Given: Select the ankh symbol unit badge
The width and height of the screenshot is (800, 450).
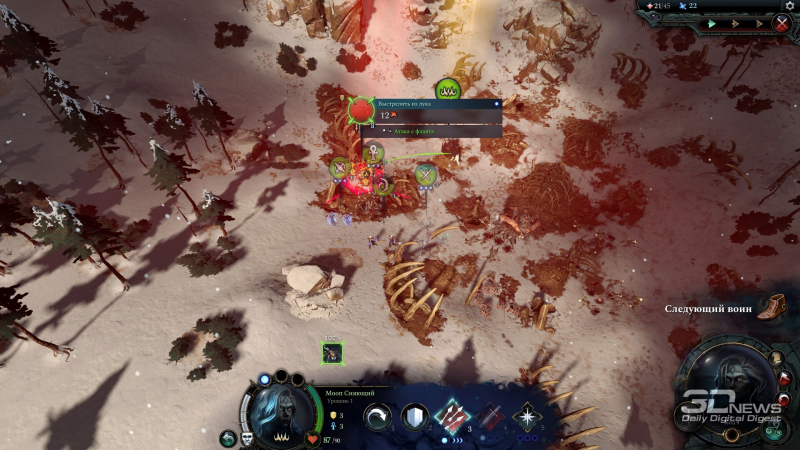Looking at the screenshot, I should tap(374, 152).
